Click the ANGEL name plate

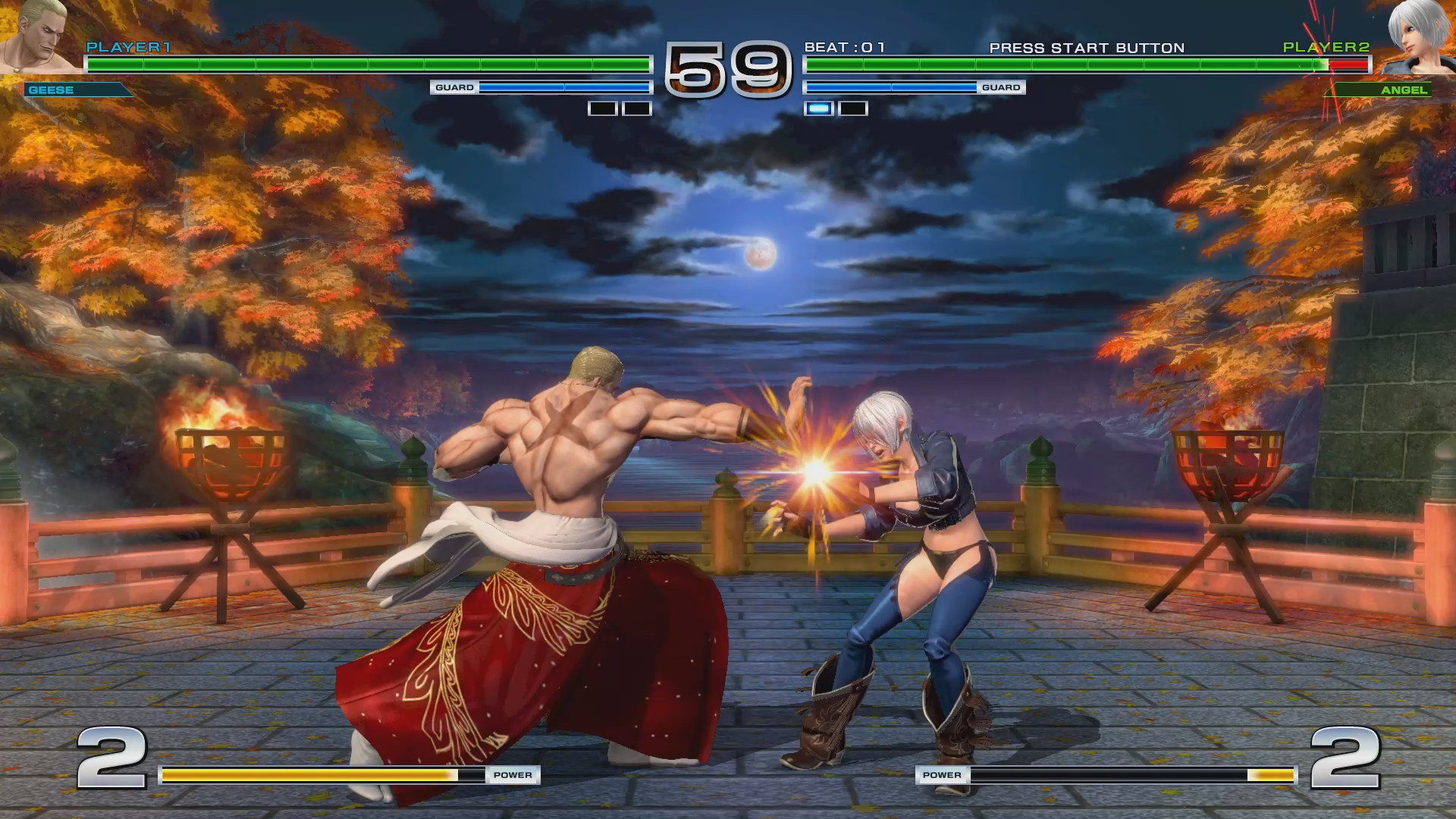coord(1406,90)
